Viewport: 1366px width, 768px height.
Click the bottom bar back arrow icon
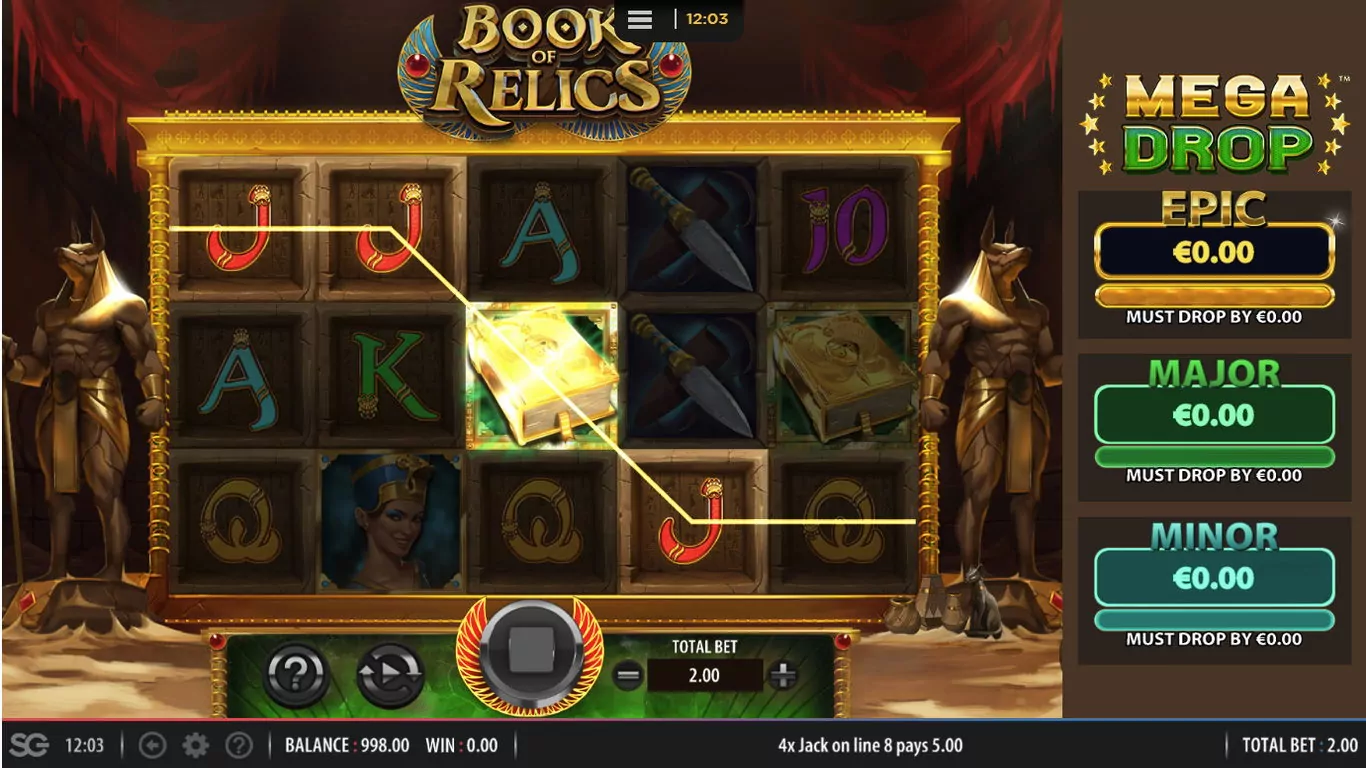[x=152, y=745]
